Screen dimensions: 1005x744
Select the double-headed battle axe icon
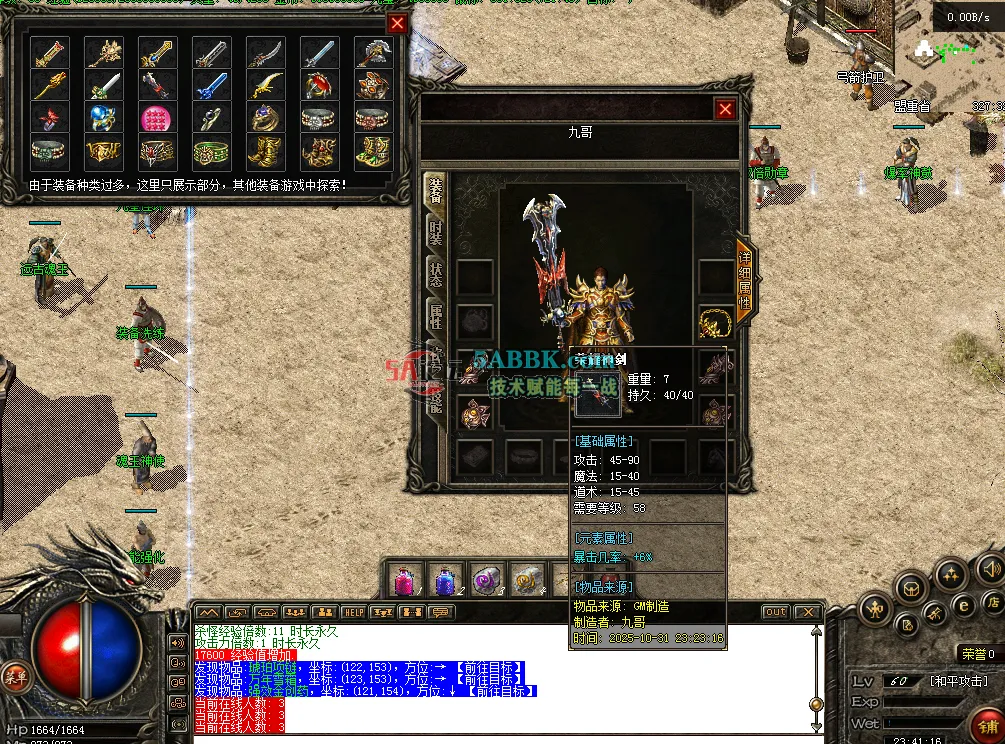372,53
